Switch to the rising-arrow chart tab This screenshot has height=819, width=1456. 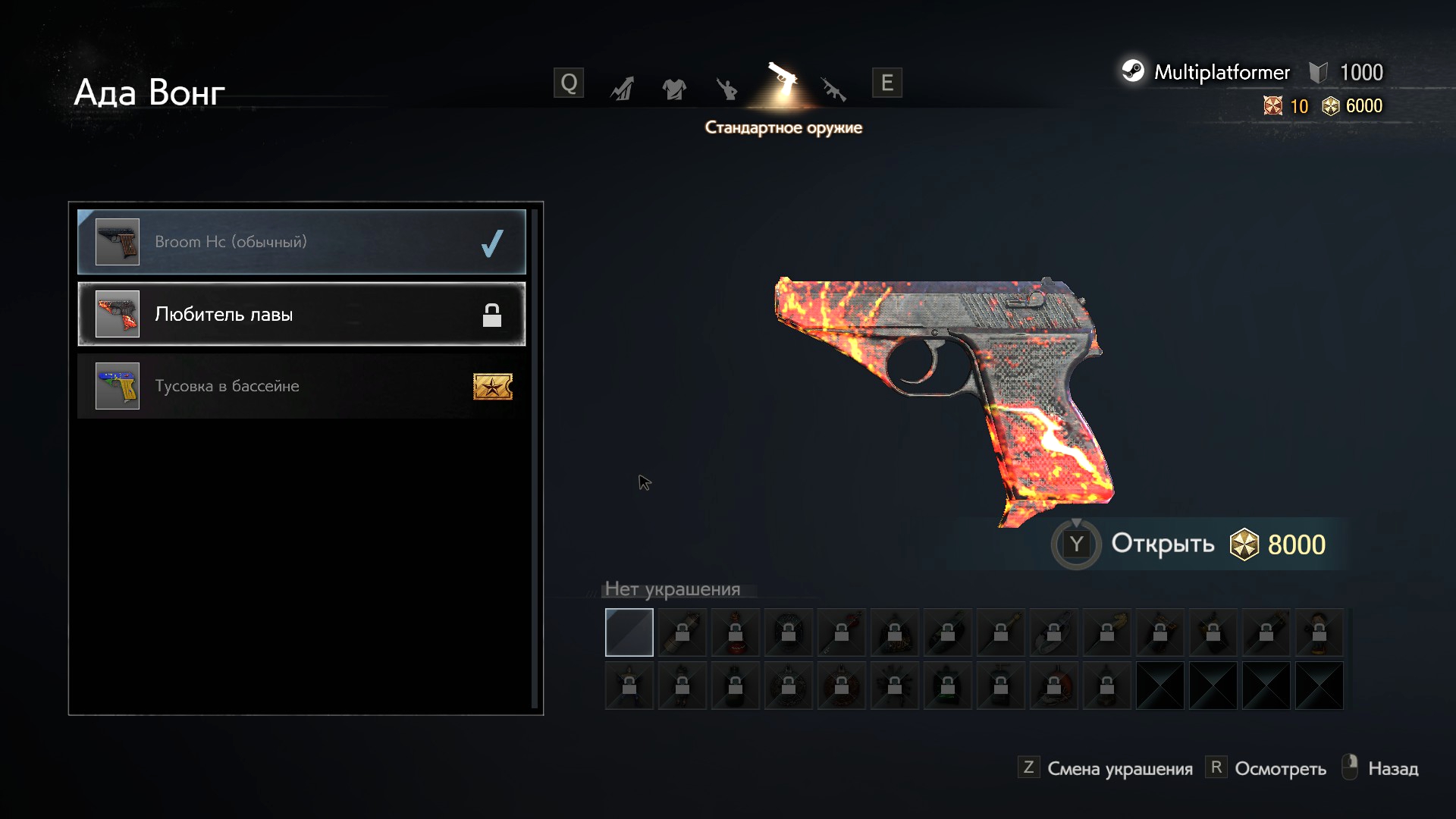622,89
